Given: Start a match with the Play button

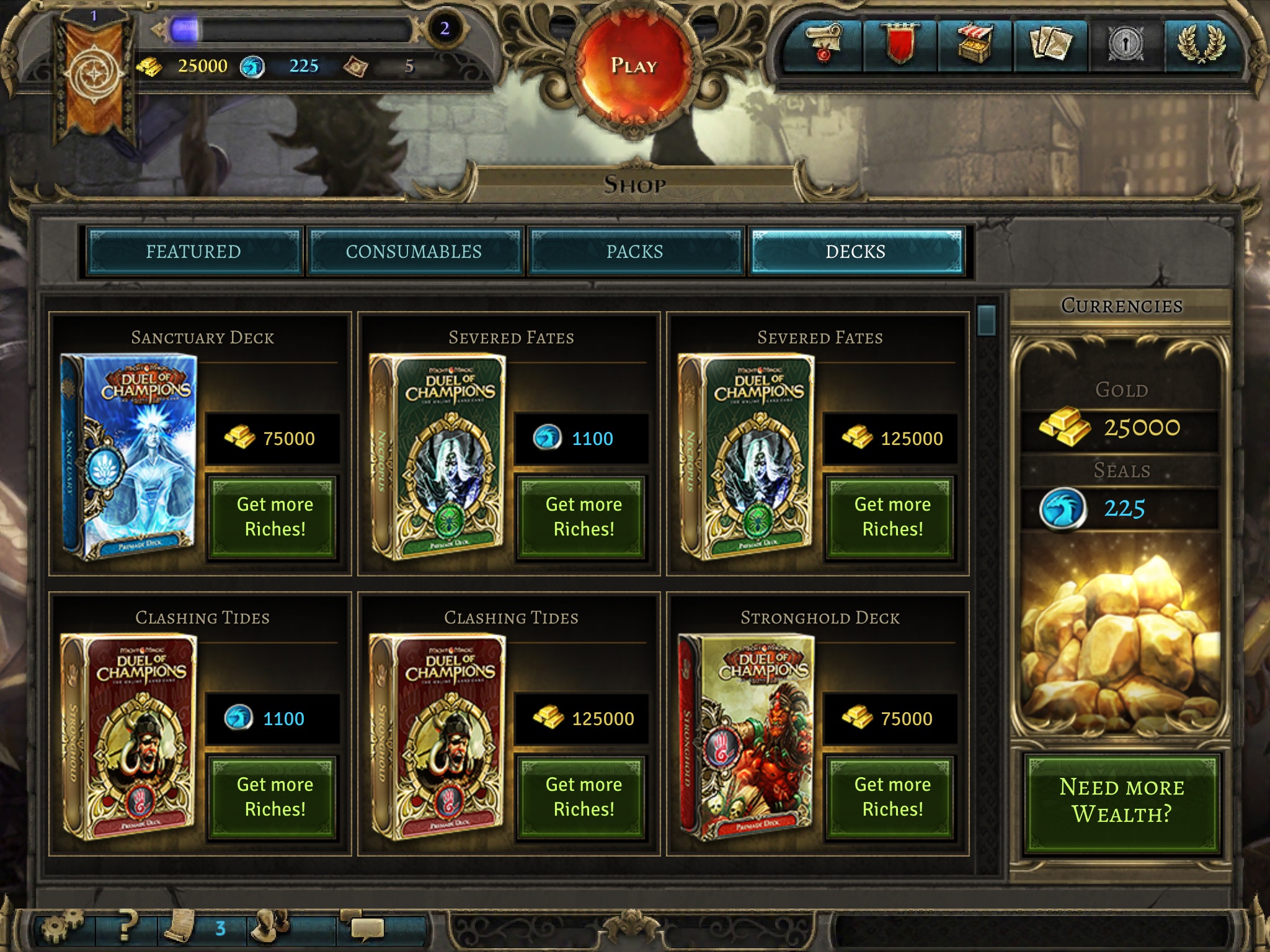Looking at the screenshot, I should coord(634,66).
